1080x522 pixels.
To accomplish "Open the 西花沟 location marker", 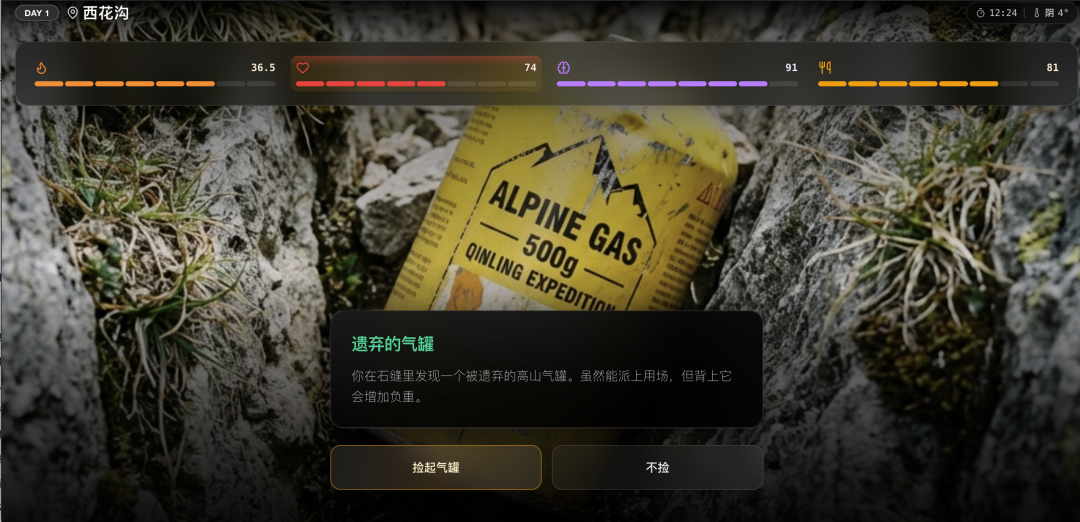I will point(98,13).
